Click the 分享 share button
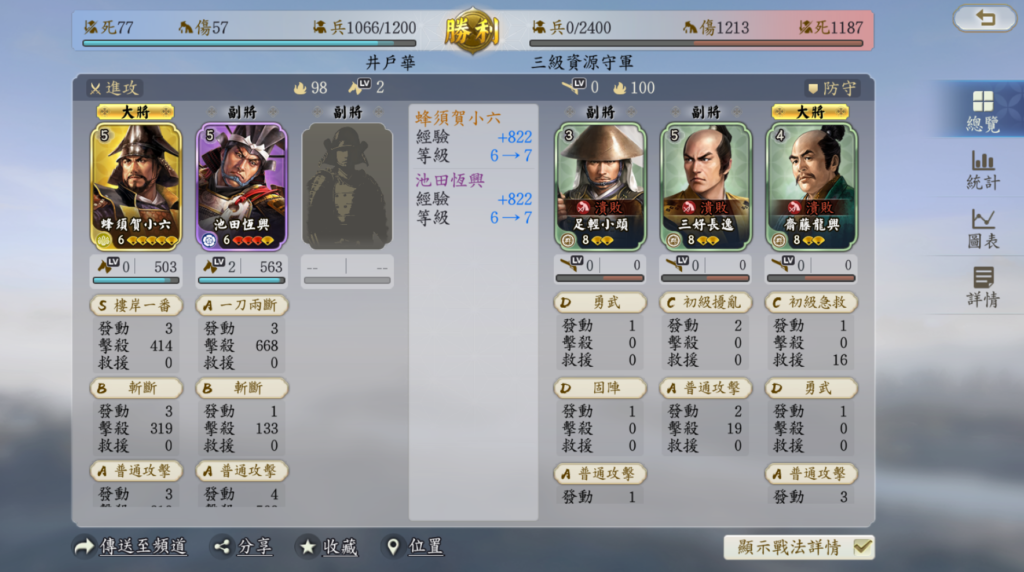The image size is (1024, 572). [244, 547]
